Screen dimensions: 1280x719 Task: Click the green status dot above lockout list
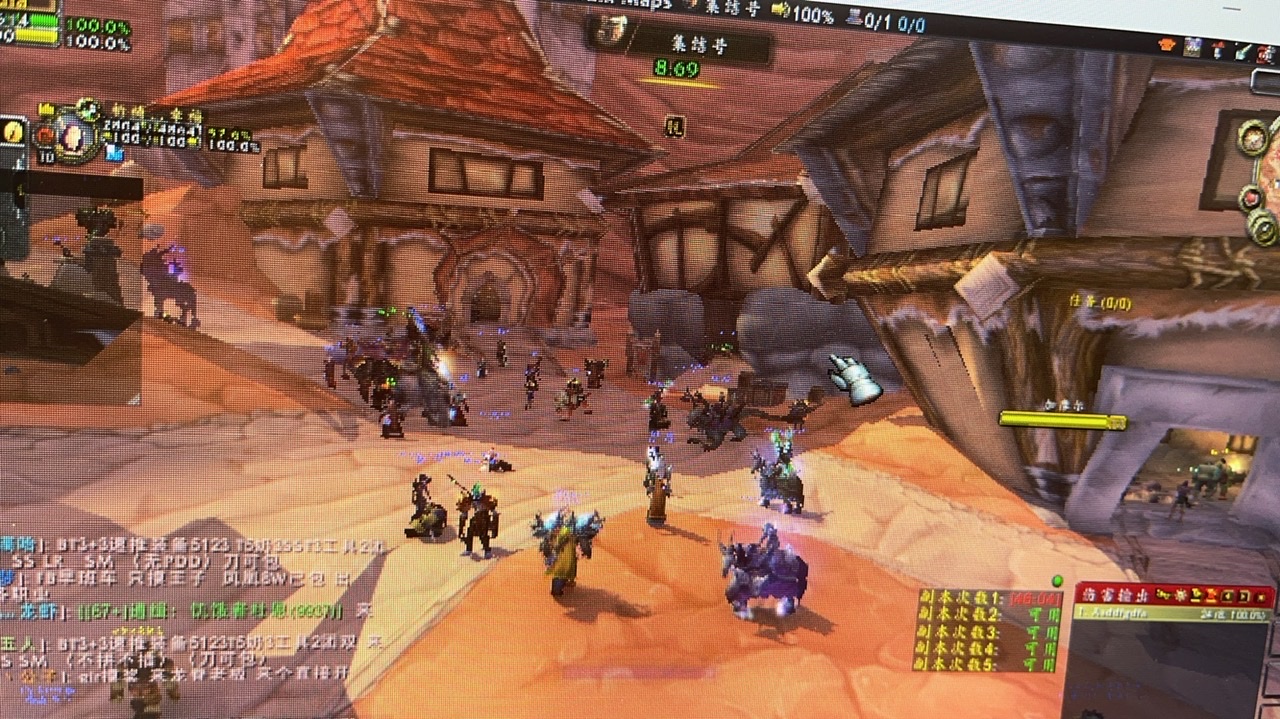pos(1057,580)
